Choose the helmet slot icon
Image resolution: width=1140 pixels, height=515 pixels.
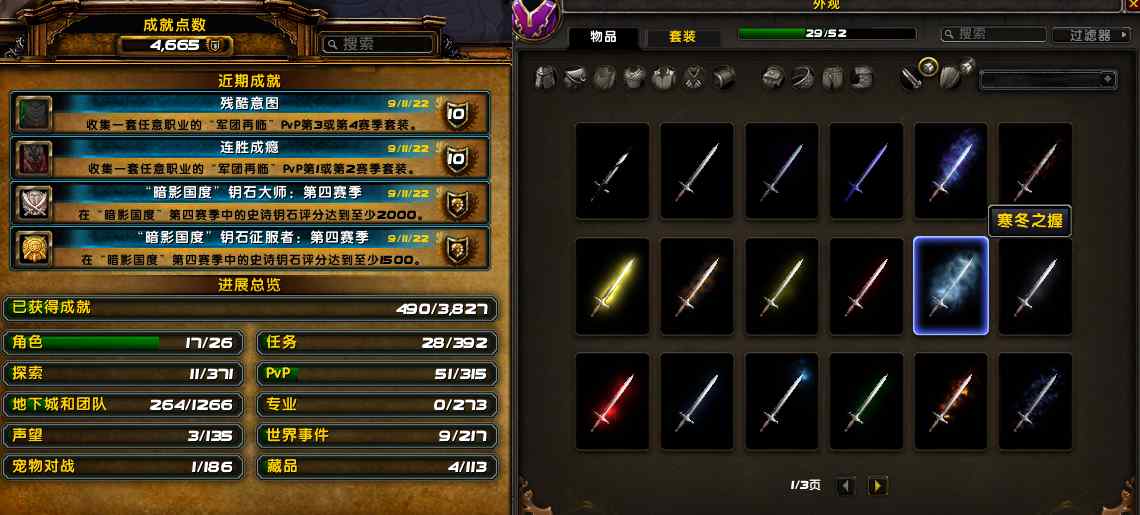point(546,78)
